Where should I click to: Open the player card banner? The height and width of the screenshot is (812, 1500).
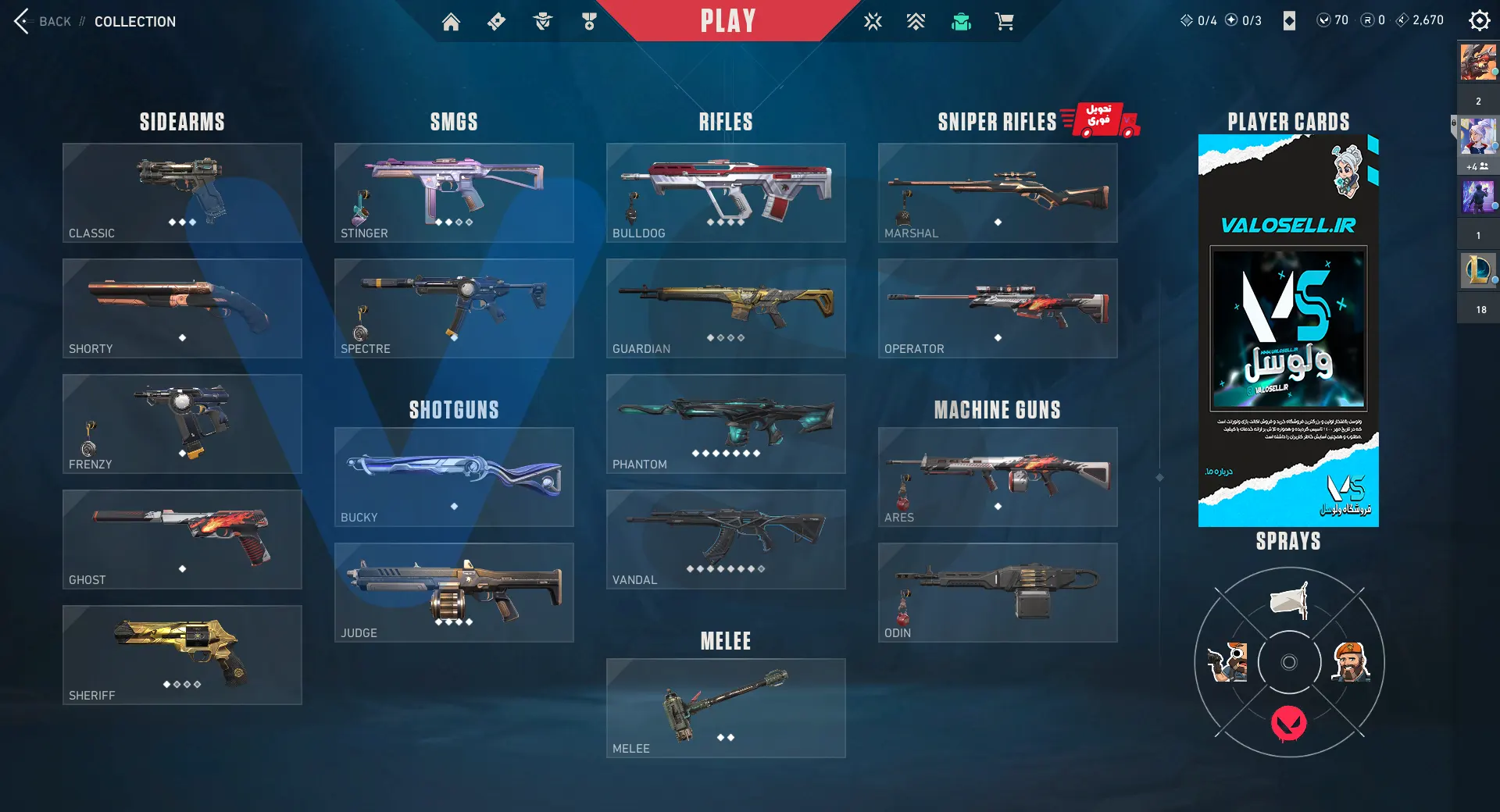[1288, 330]
